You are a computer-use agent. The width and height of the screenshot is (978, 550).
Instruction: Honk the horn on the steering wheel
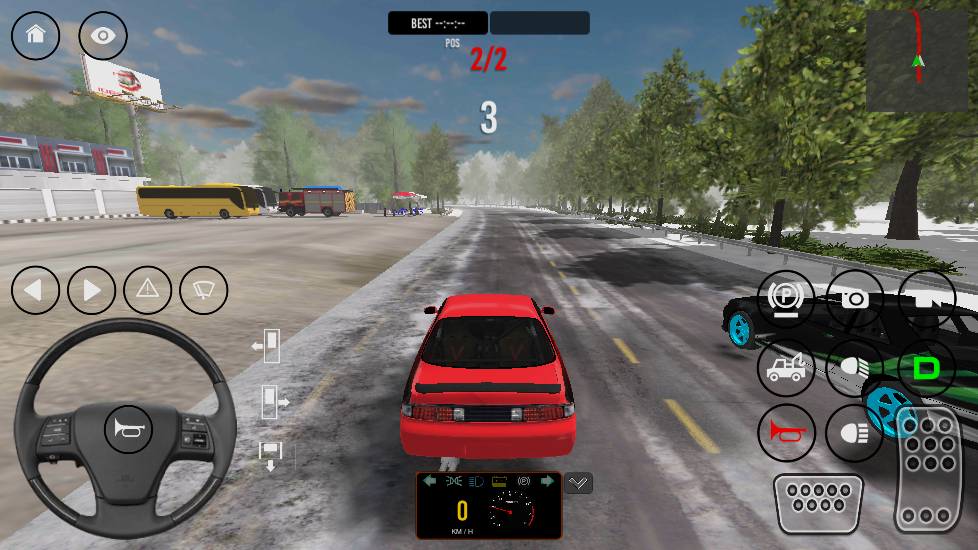[x=129, y=431]
